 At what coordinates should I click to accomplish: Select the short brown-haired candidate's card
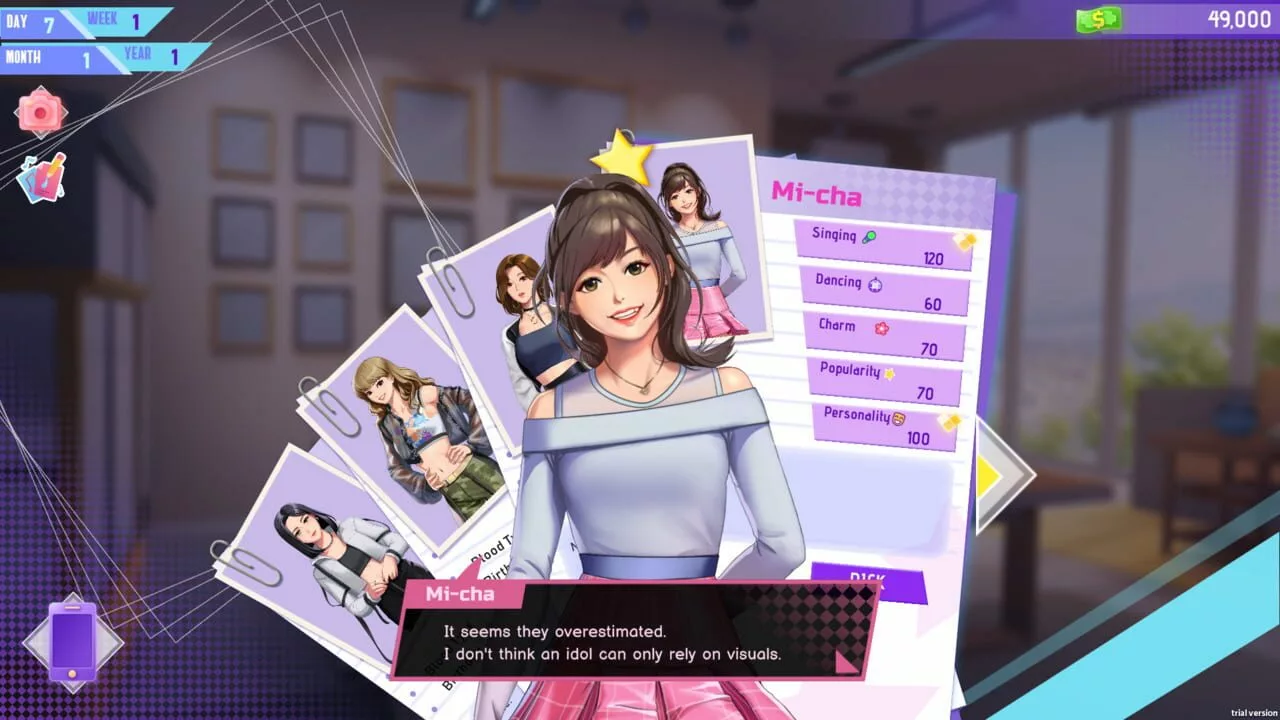pyautogui.click(x=520, y=320)
